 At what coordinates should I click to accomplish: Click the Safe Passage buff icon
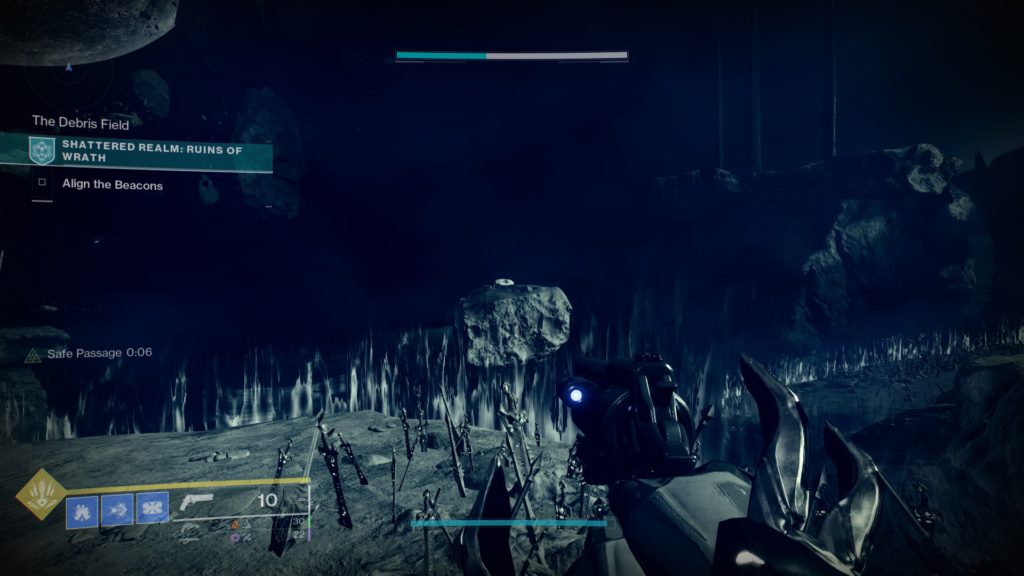coord(32,354)
